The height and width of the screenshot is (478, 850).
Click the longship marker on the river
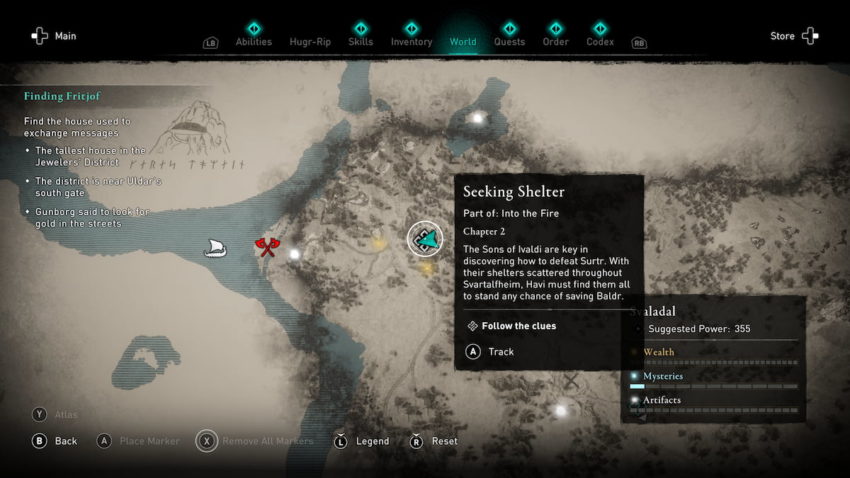click(215, 247)
